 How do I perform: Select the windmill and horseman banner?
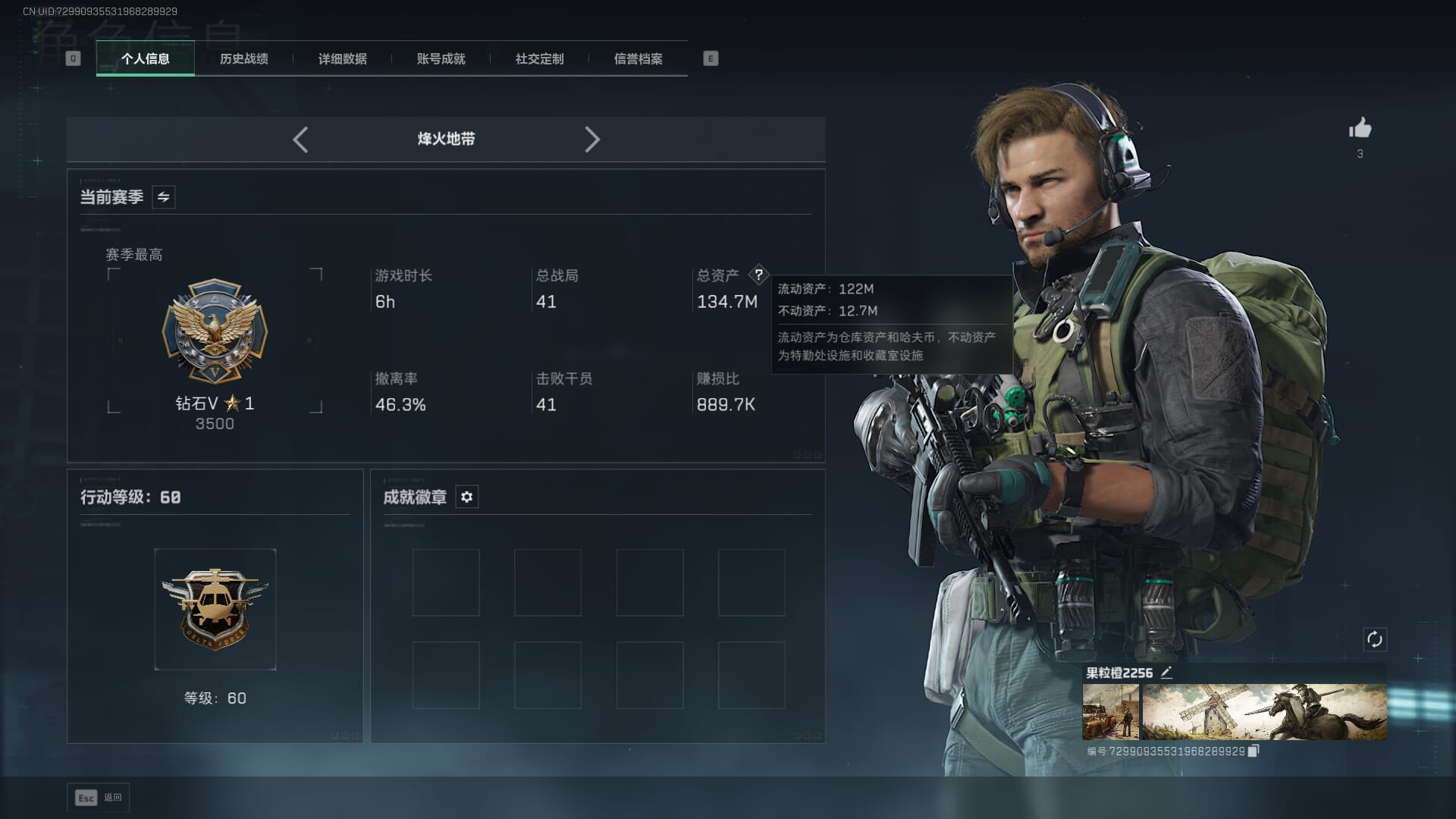click(x=1264, y=712)
